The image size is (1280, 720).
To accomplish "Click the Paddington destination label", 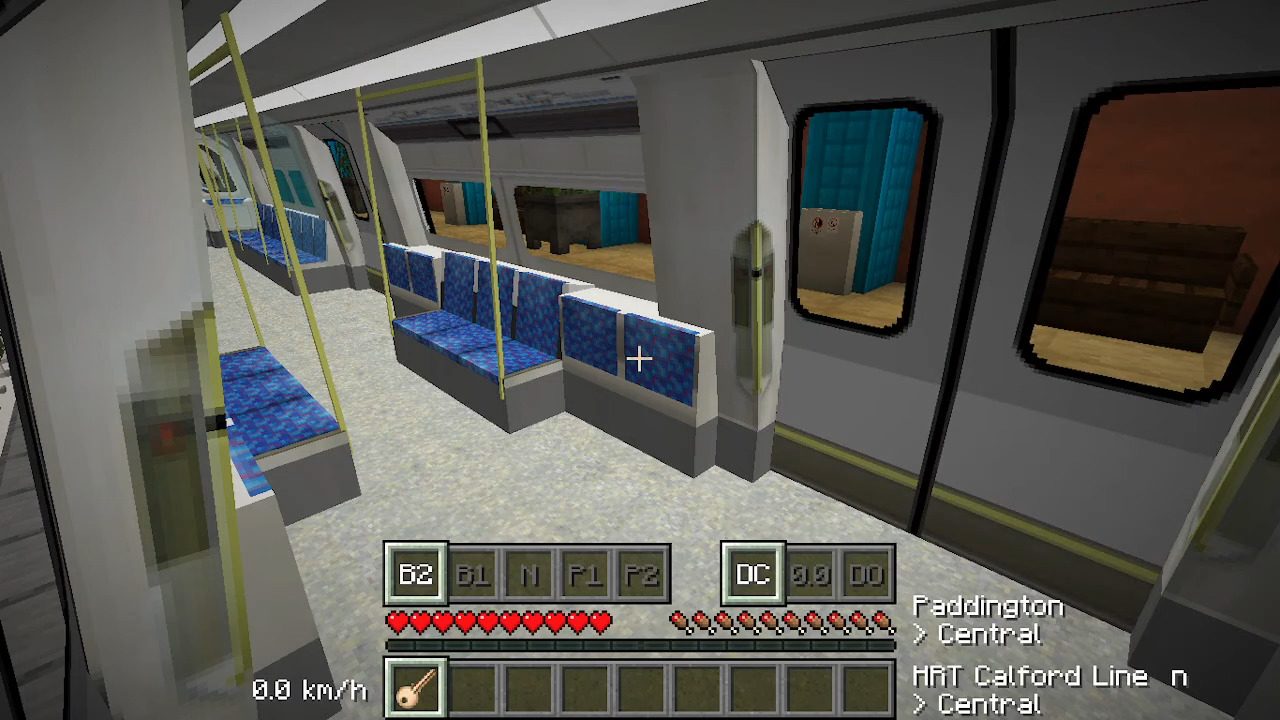I will click(x=987, y=606).
